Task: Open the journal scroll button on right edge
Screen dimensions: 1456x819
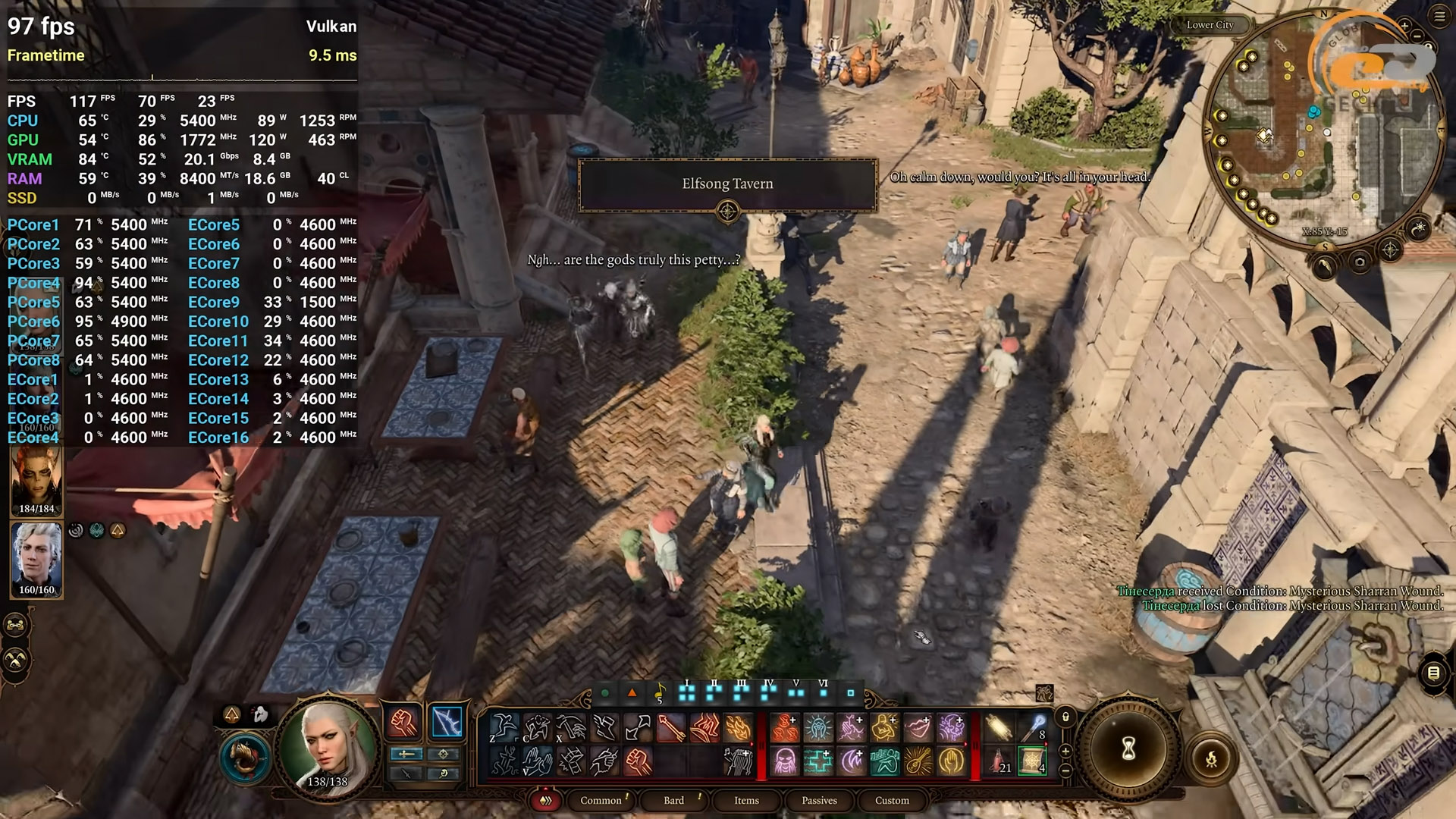Action: pyautogui.click(x=1433, y=673)
